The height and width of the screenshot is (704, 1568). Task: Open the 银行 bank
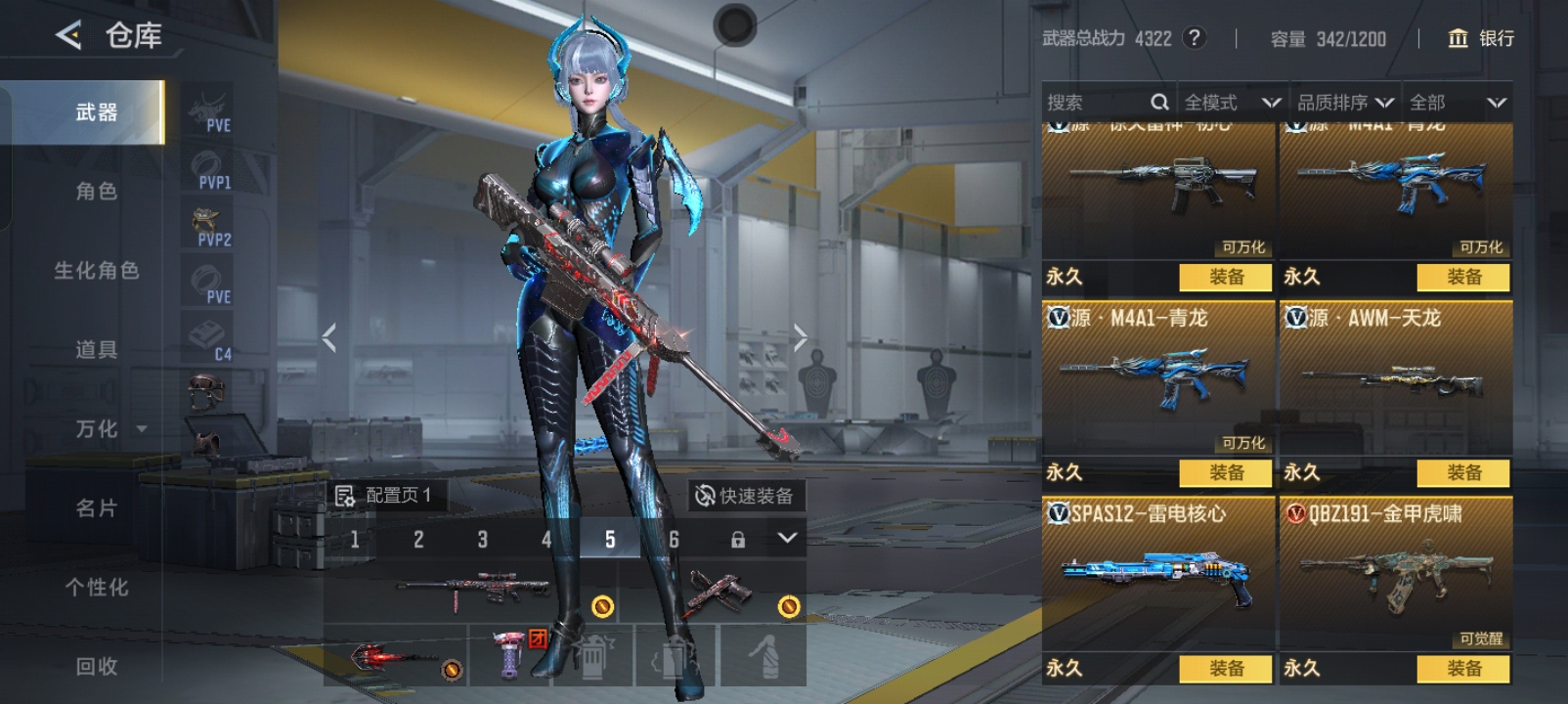(1481, 38)
